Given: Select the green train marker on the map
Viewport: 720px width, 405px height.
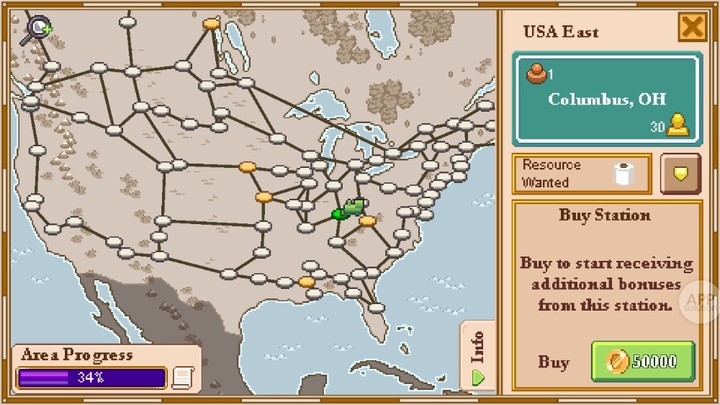Looking at the screenshot, I should [349, 210].
